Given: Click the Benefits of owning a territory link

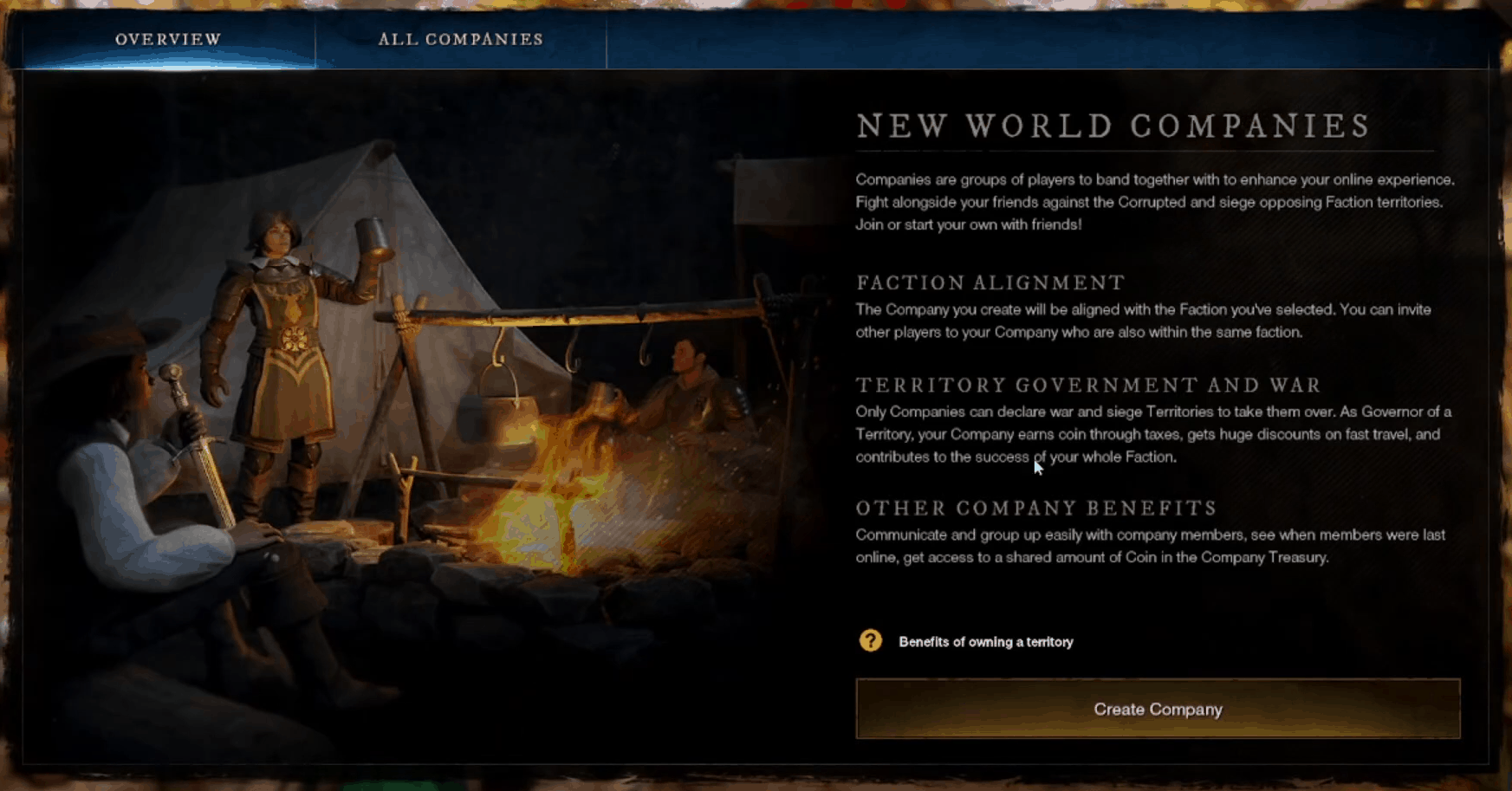Looking at the screenshot, I should coord(984,642).
